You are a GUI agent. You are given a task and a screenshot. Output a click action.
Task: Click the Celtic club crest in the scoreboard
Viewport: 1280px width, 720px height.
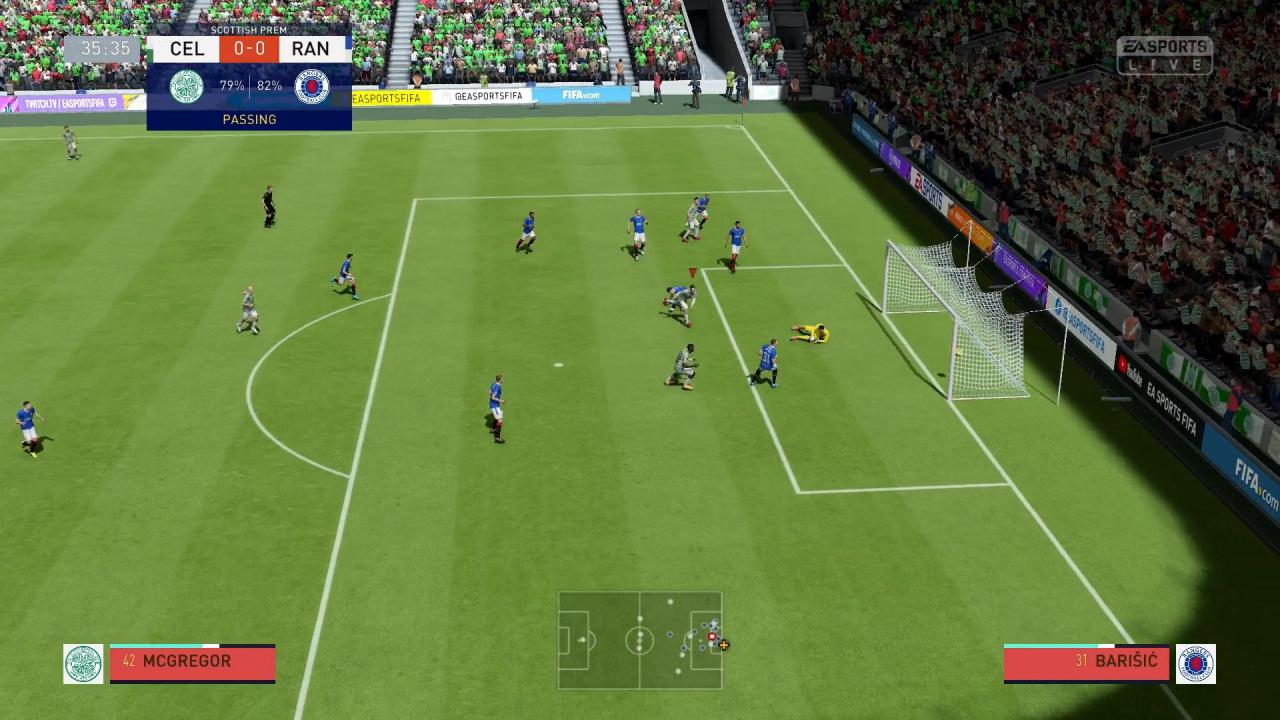[186, 84]
